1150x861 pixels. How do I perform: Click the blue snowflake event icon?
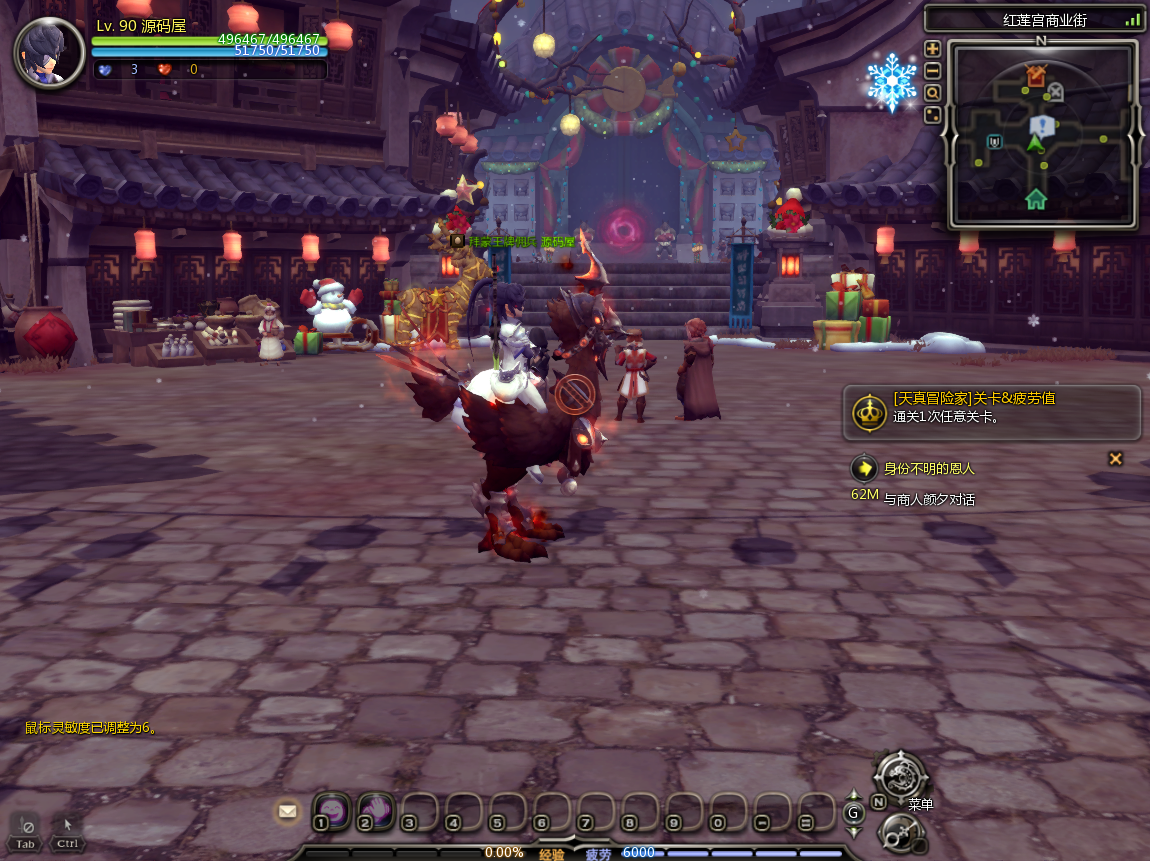tap(891, 82)
